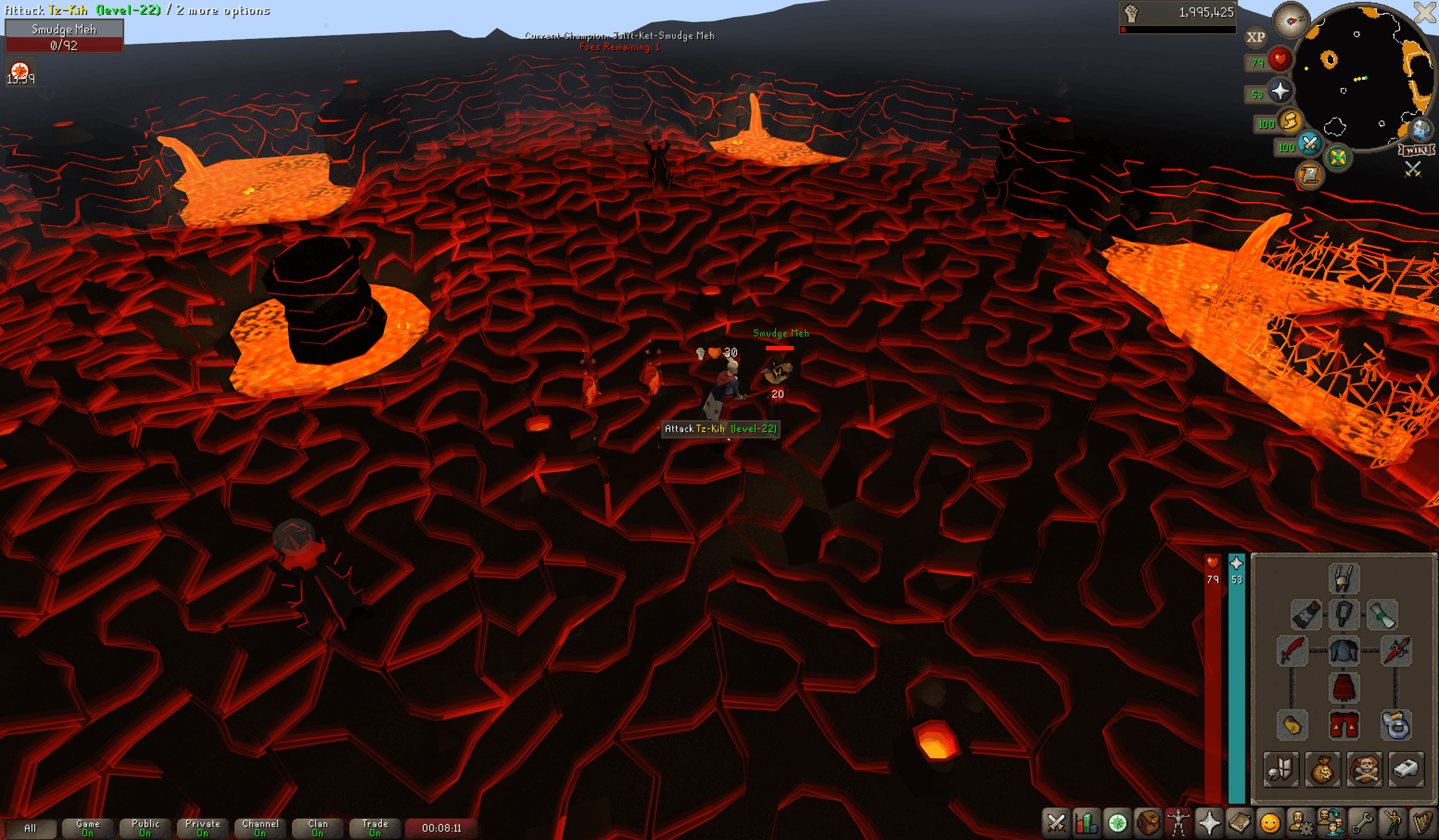Toggle the XP drops orb
Image resolution: width=1439 pixels, height=840 pixels.
[x=1255, y=37]
